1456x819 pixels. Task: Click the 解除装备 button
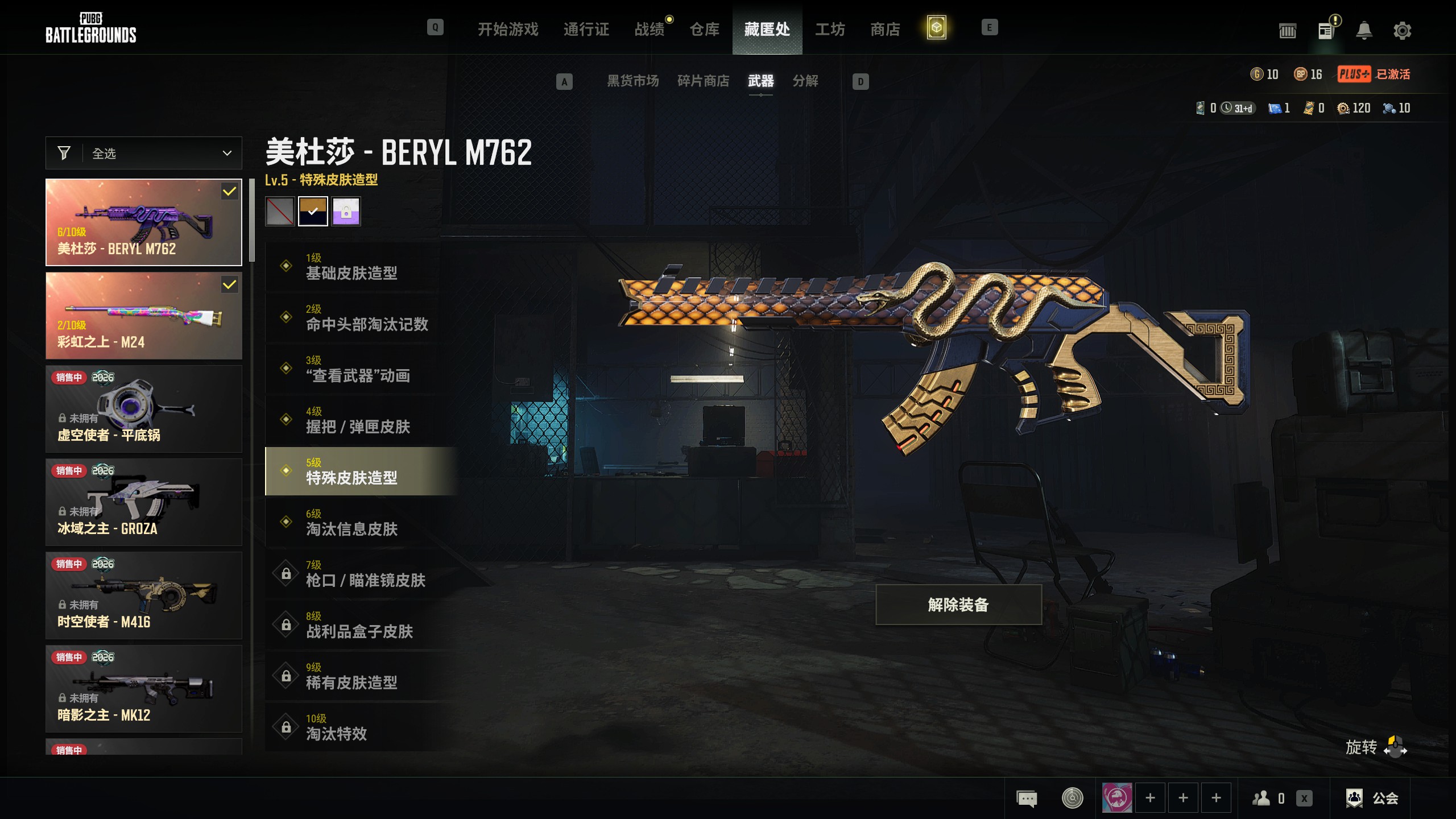(x=958, y=605)
